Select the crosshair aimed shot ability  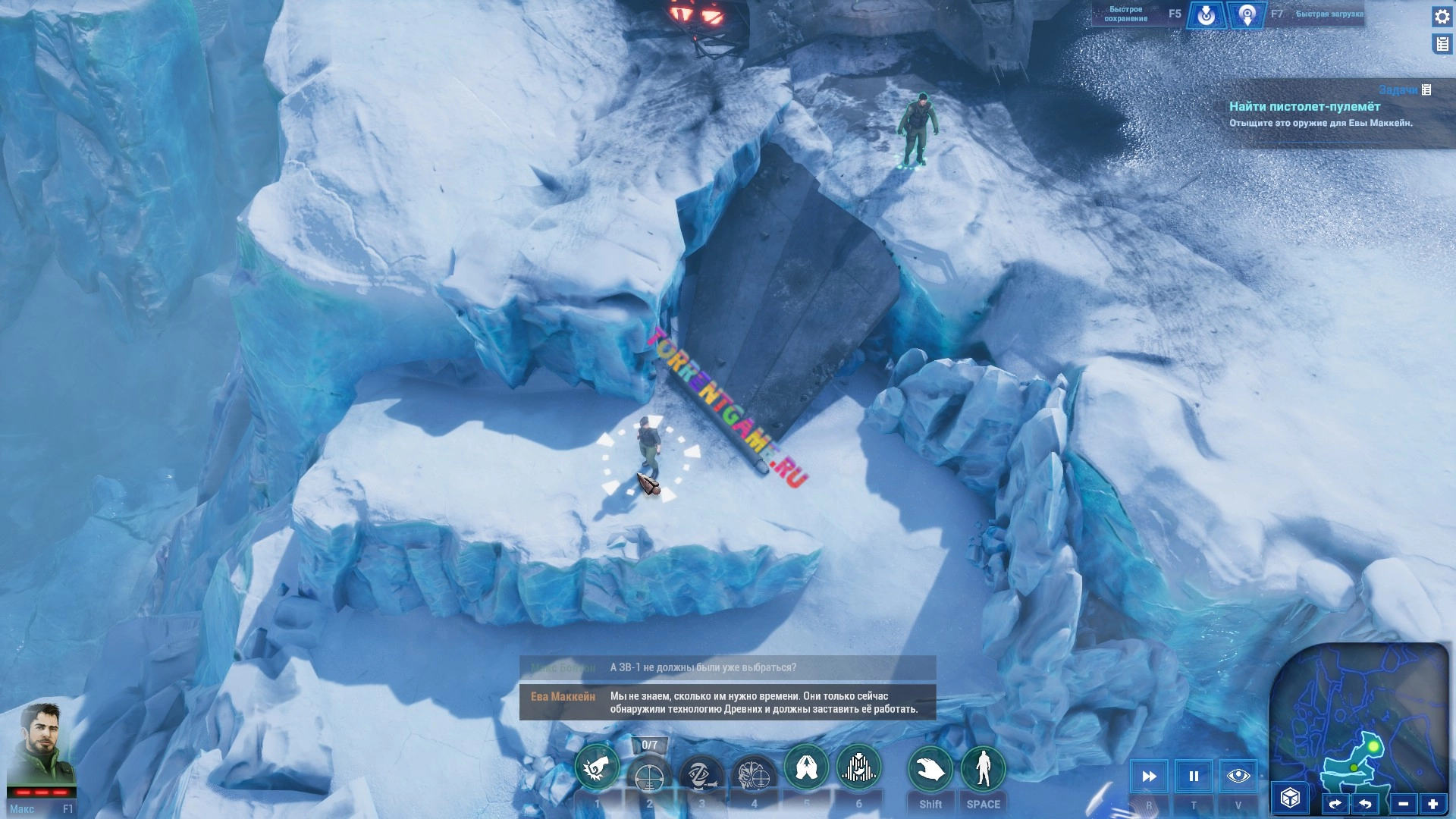point(649,777)
